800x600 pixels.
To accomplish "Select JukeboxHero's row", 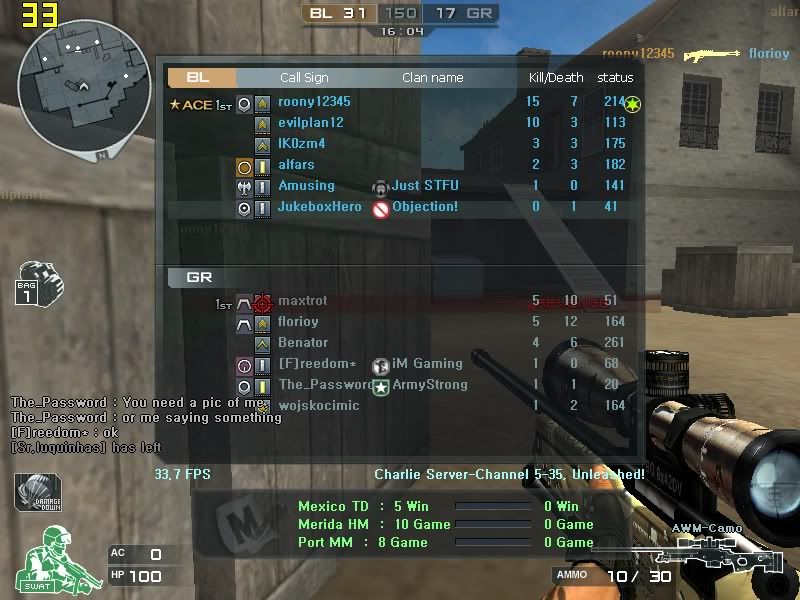I will pyautogui.click(x=320, y=207).
